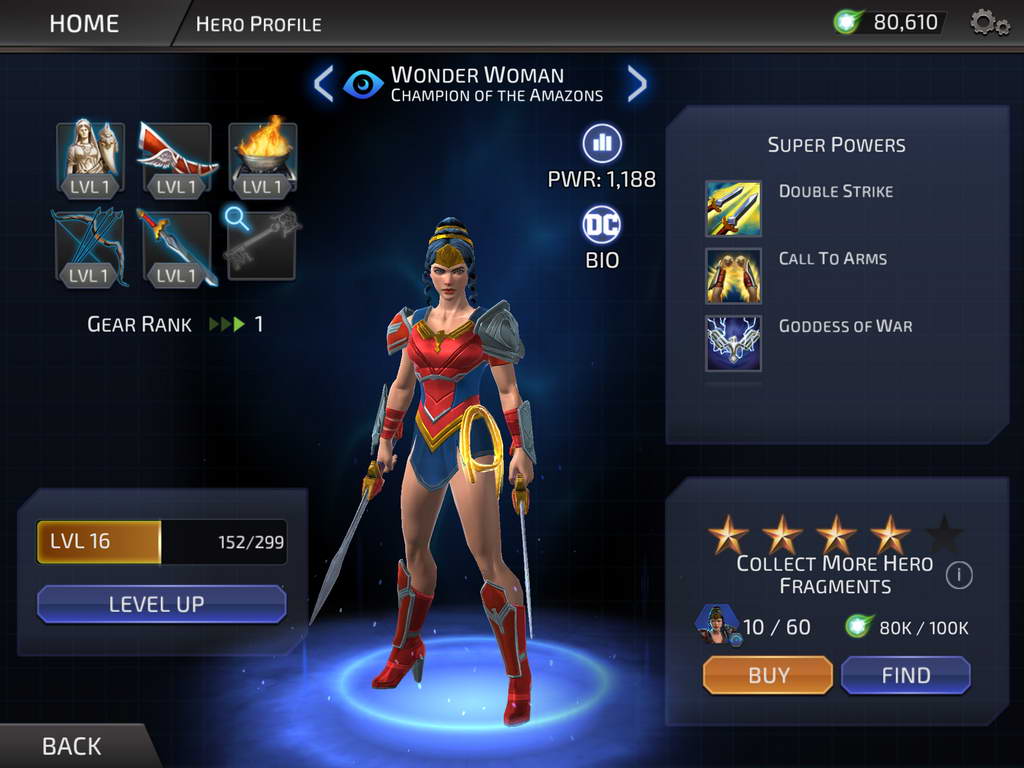Buy more hero fragments
The width and height of the screenshot is (1024, 768).
coord(768,675)
